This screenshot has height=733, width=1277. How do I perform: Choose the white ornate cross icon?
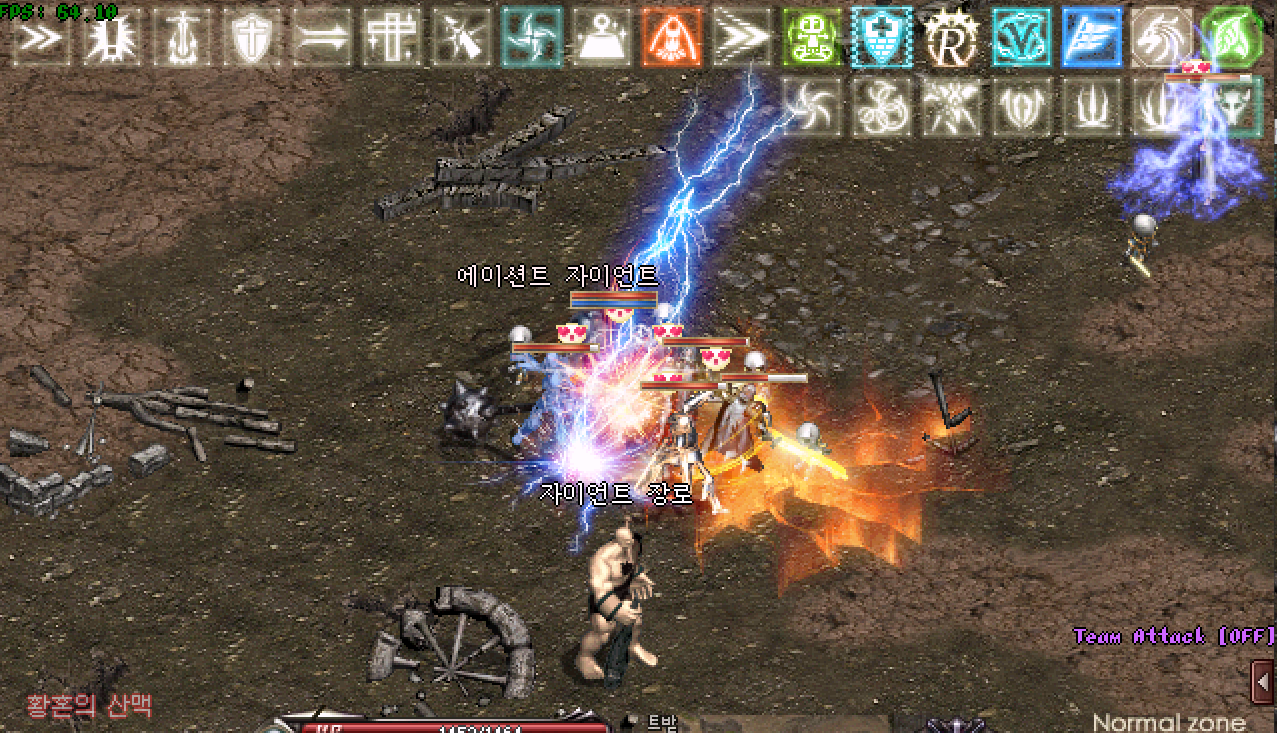click(x=392, y=37)
